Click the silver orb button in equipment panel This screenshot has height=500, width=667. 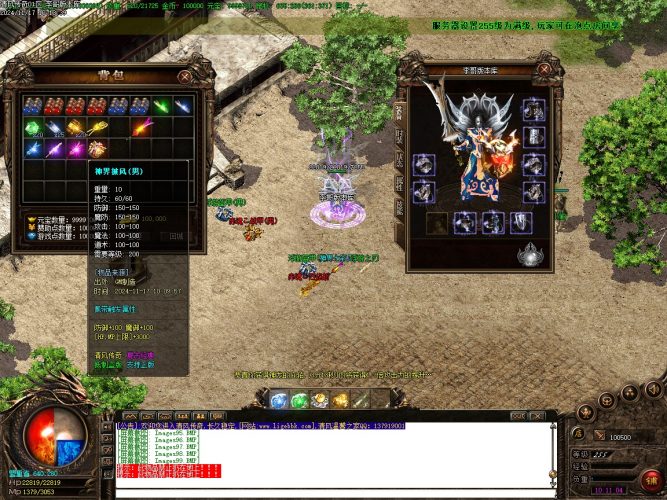(529, 255)
